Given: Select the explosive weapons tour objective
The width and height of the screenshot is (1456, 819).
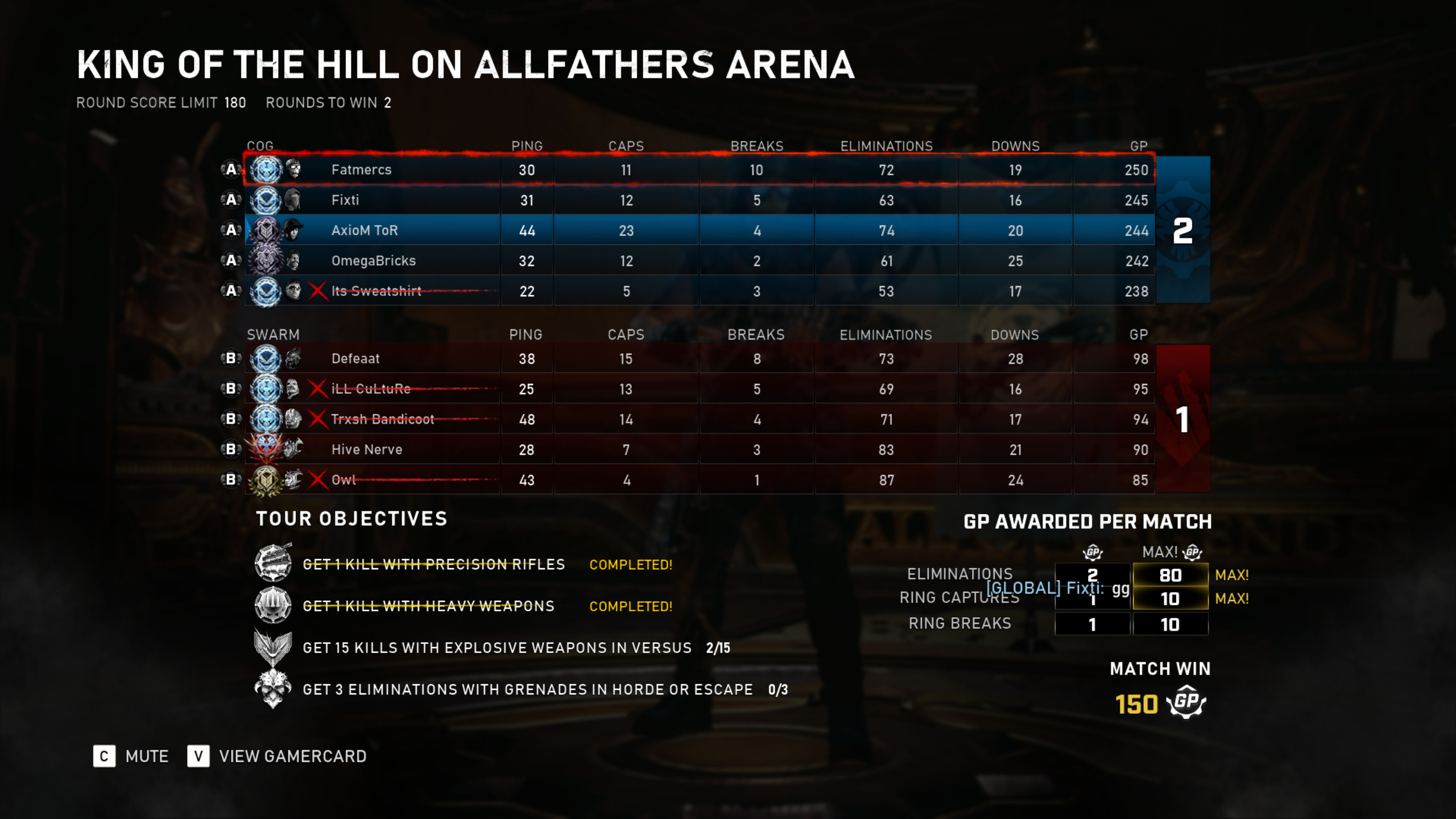Looking at the screenshot, I should click(x=497, y=648).
